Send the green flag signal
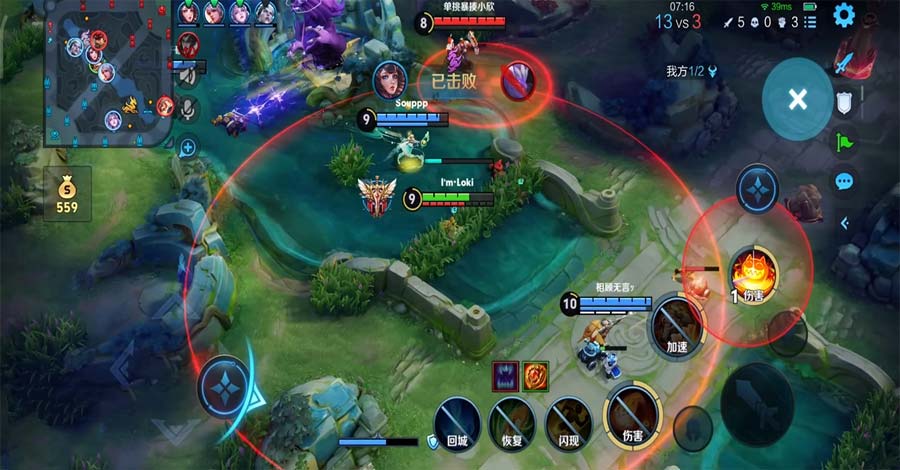Viewport: 900px width, 470px height. tap(844, 141)
